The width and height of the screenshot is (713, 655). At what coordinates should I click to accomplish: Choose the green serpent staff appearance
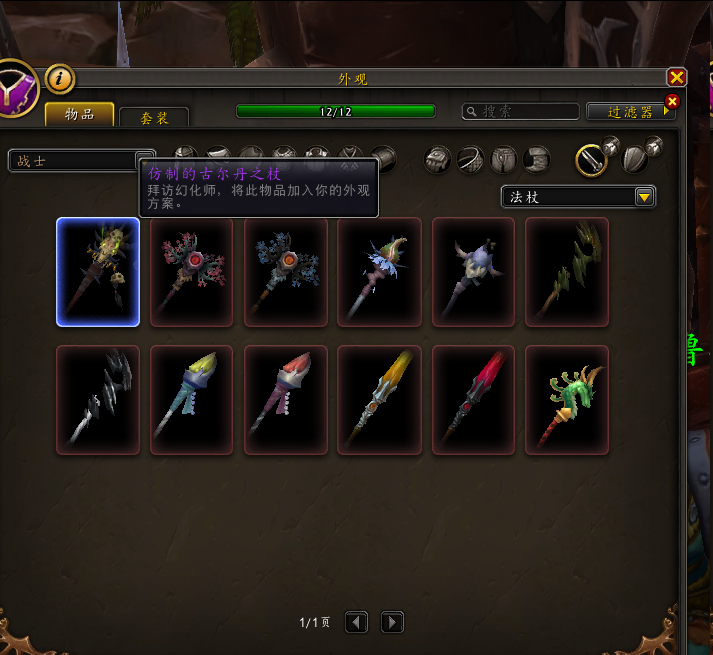(x=567, y=400)
